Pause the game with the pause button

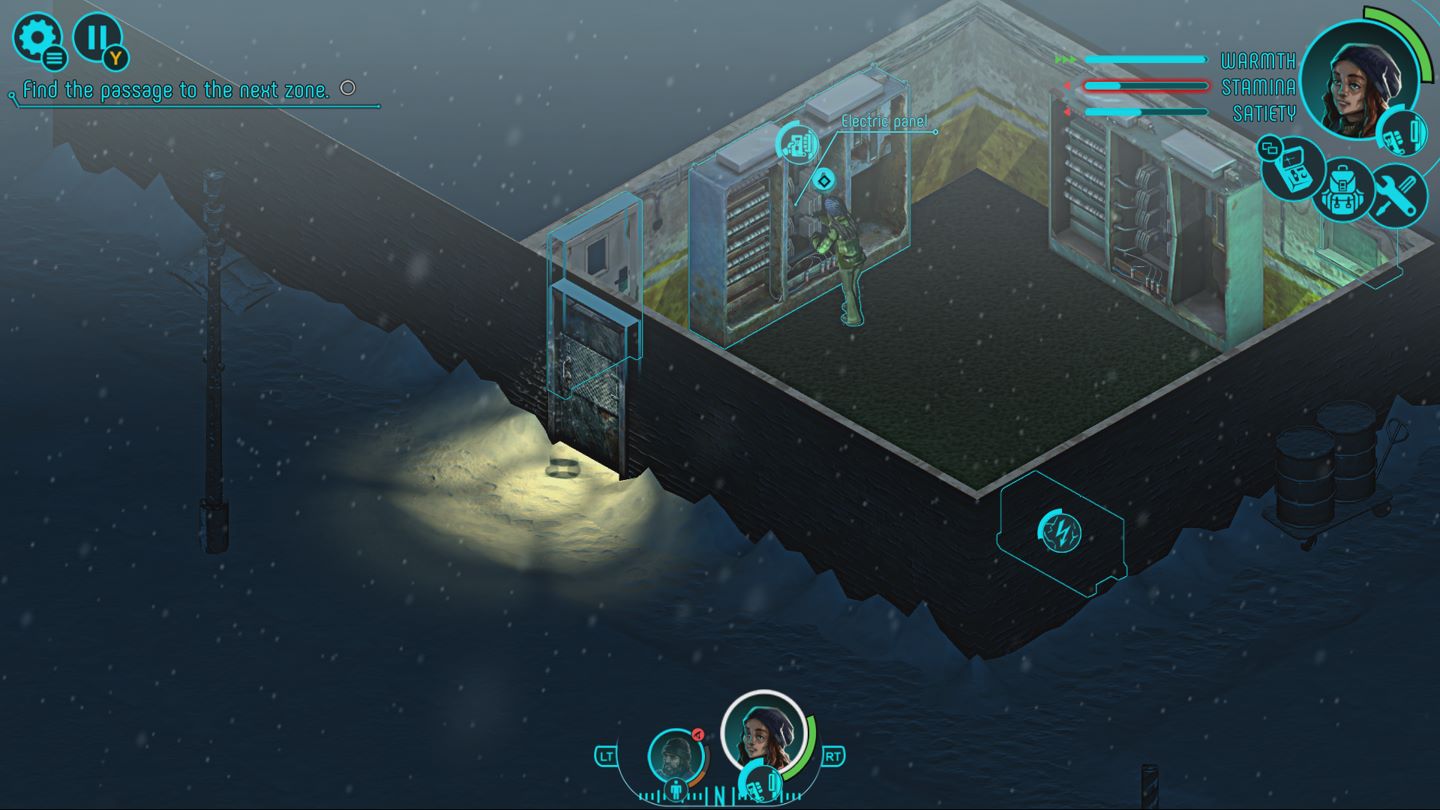(x=97, y=38)
